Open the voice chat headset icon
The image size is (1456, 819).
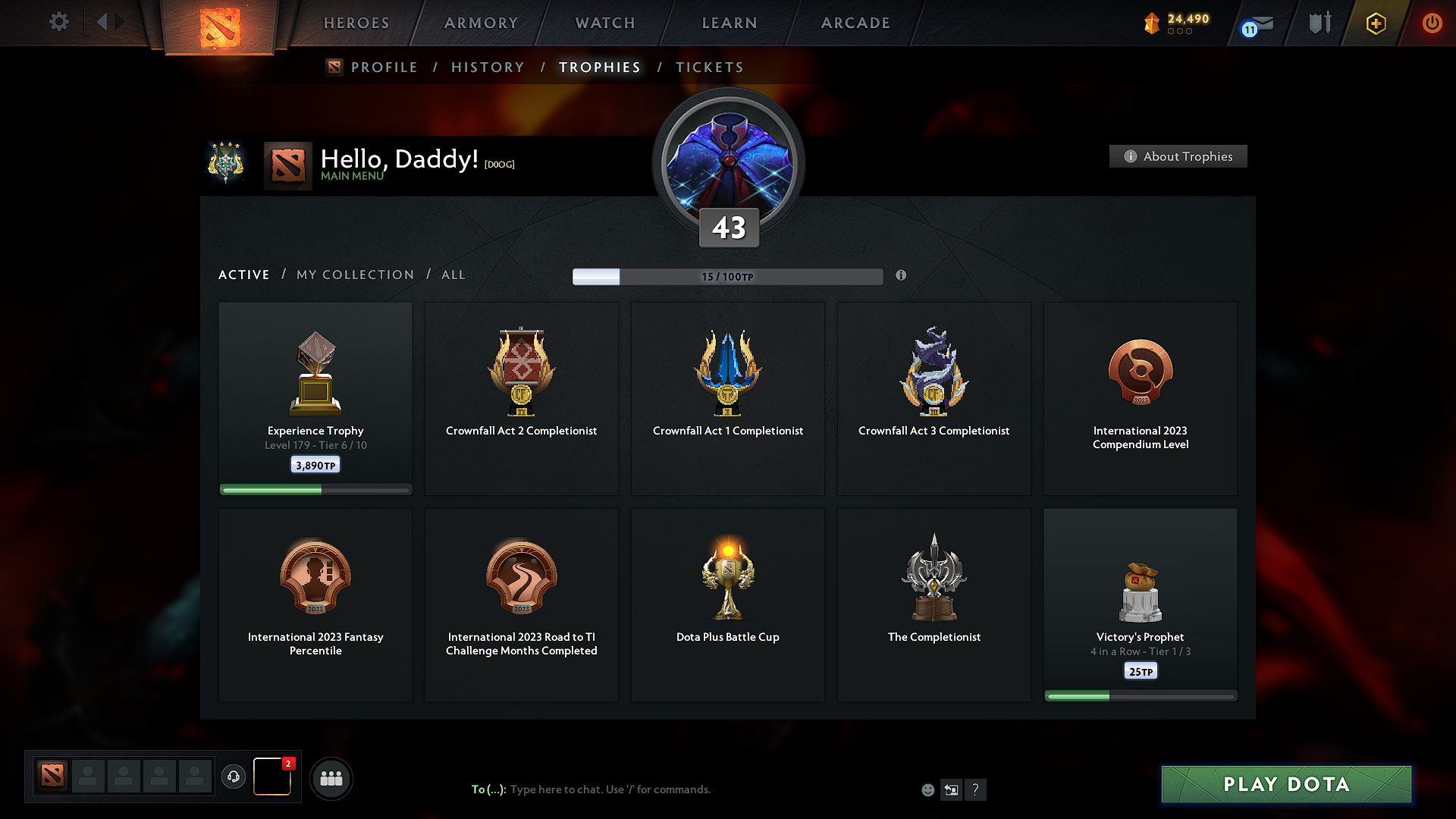(233, 777)
